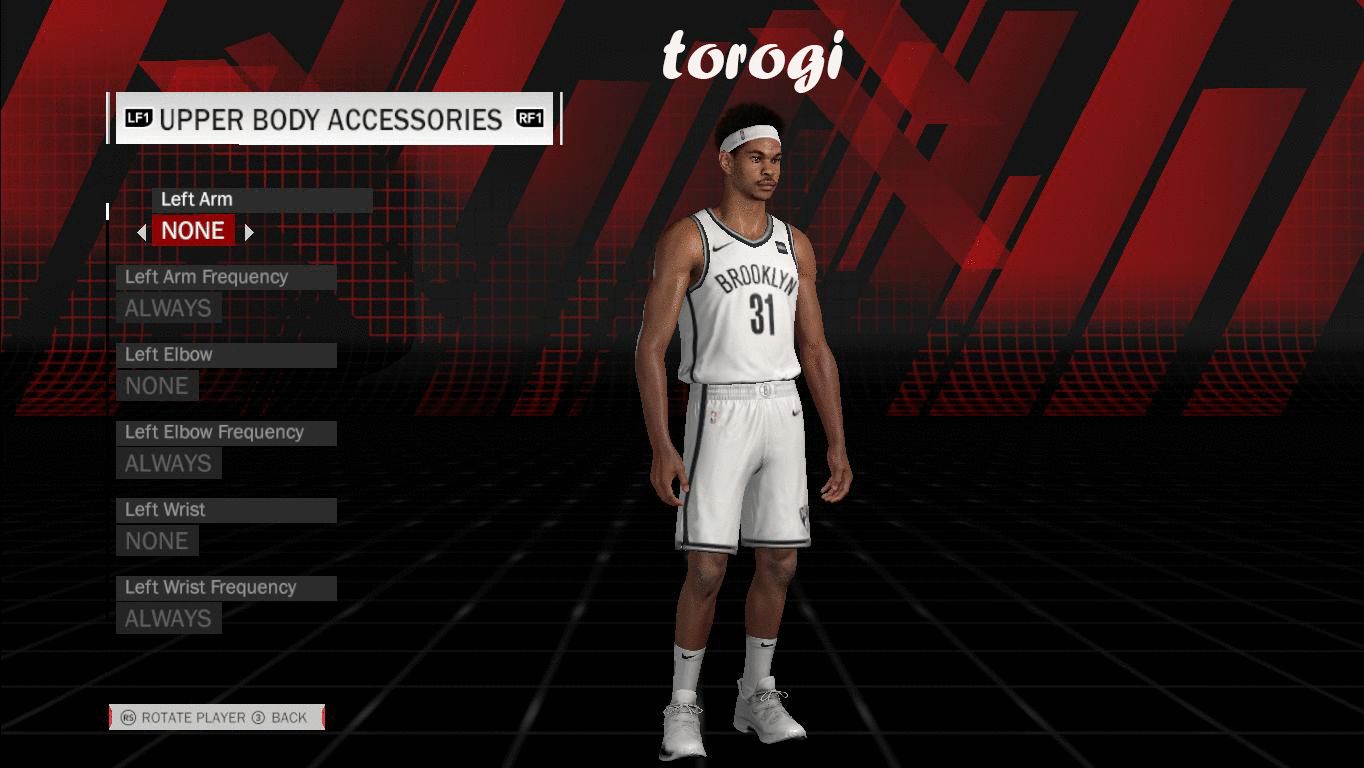The height and width of the screenshot is (768, 1364).
Task: Choose the Left Arm Frequency setting
Action: pos(226,277)
